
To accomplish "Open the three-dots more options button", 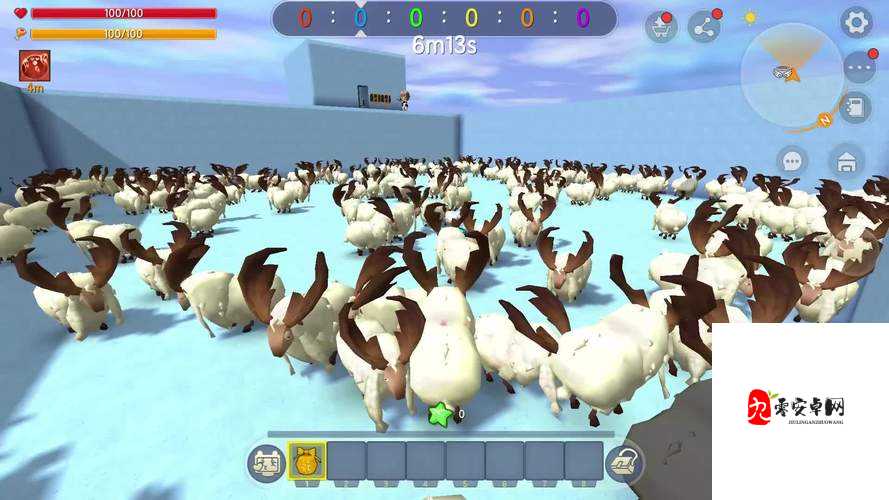I will pyautogui.click(x=859, y=67).
